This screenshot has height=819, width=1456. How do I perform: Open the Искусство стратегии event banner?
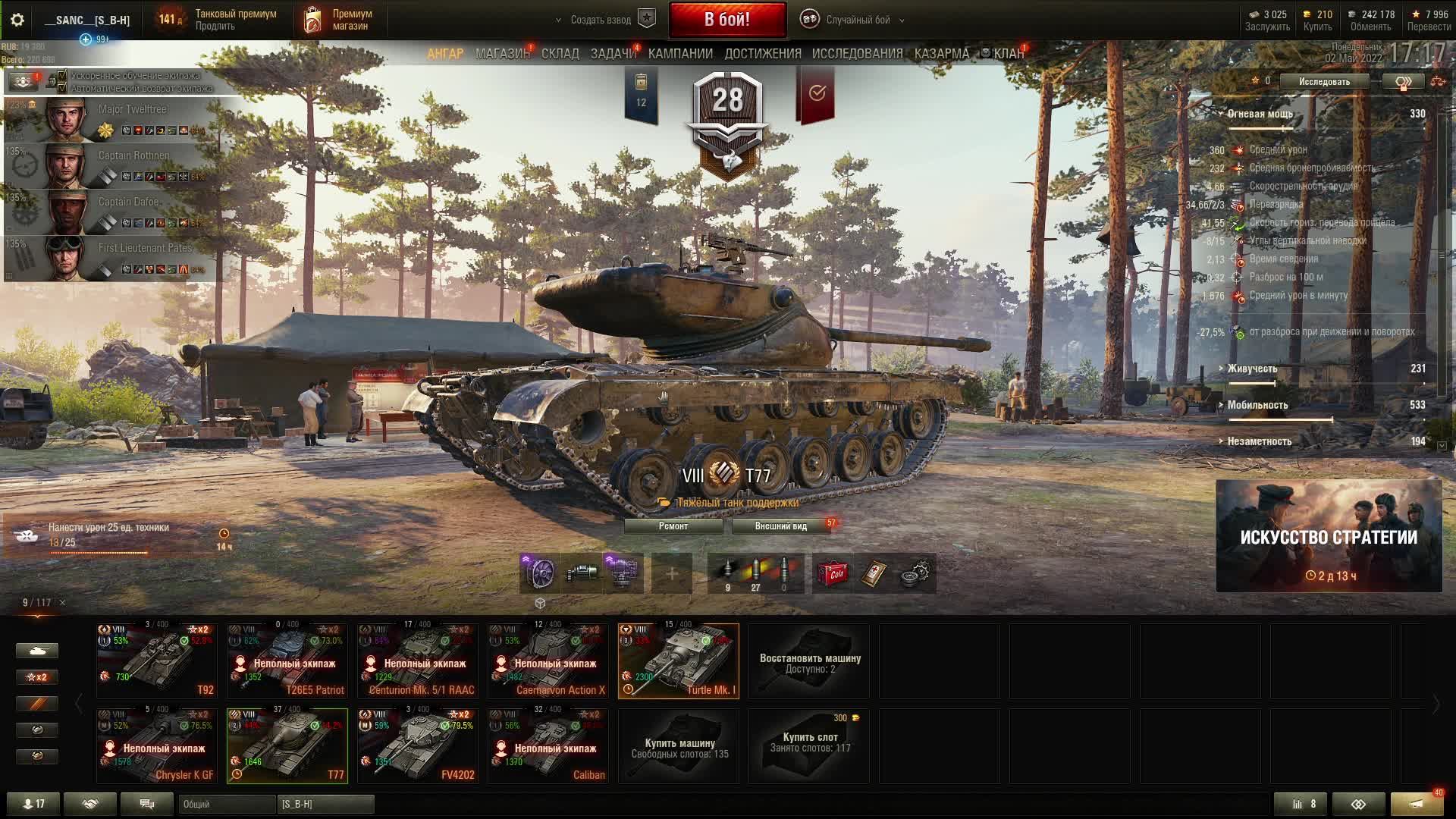[x=1329, y=536]
